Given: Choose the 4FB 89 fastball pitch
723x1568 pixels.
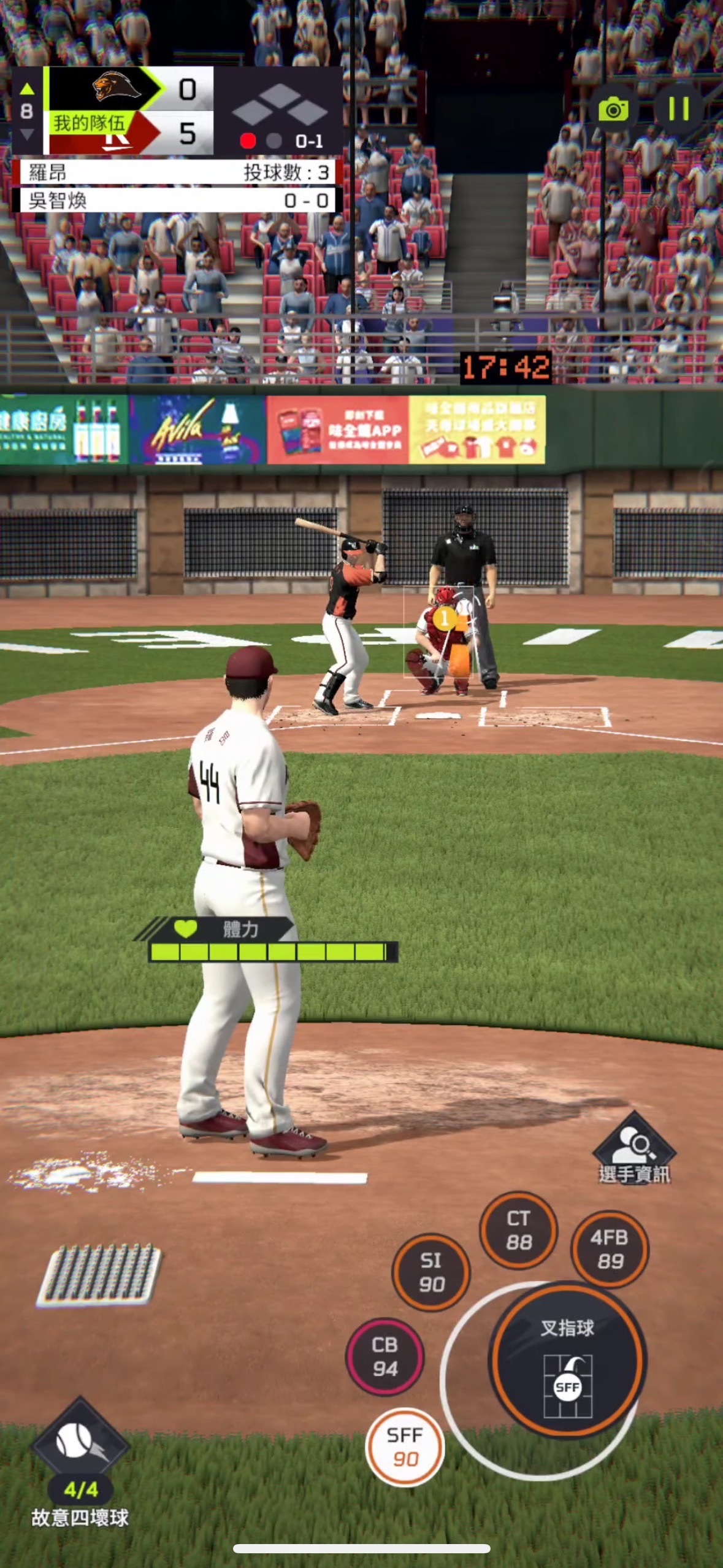Looking at the screenshot, I should [610, 1248].
